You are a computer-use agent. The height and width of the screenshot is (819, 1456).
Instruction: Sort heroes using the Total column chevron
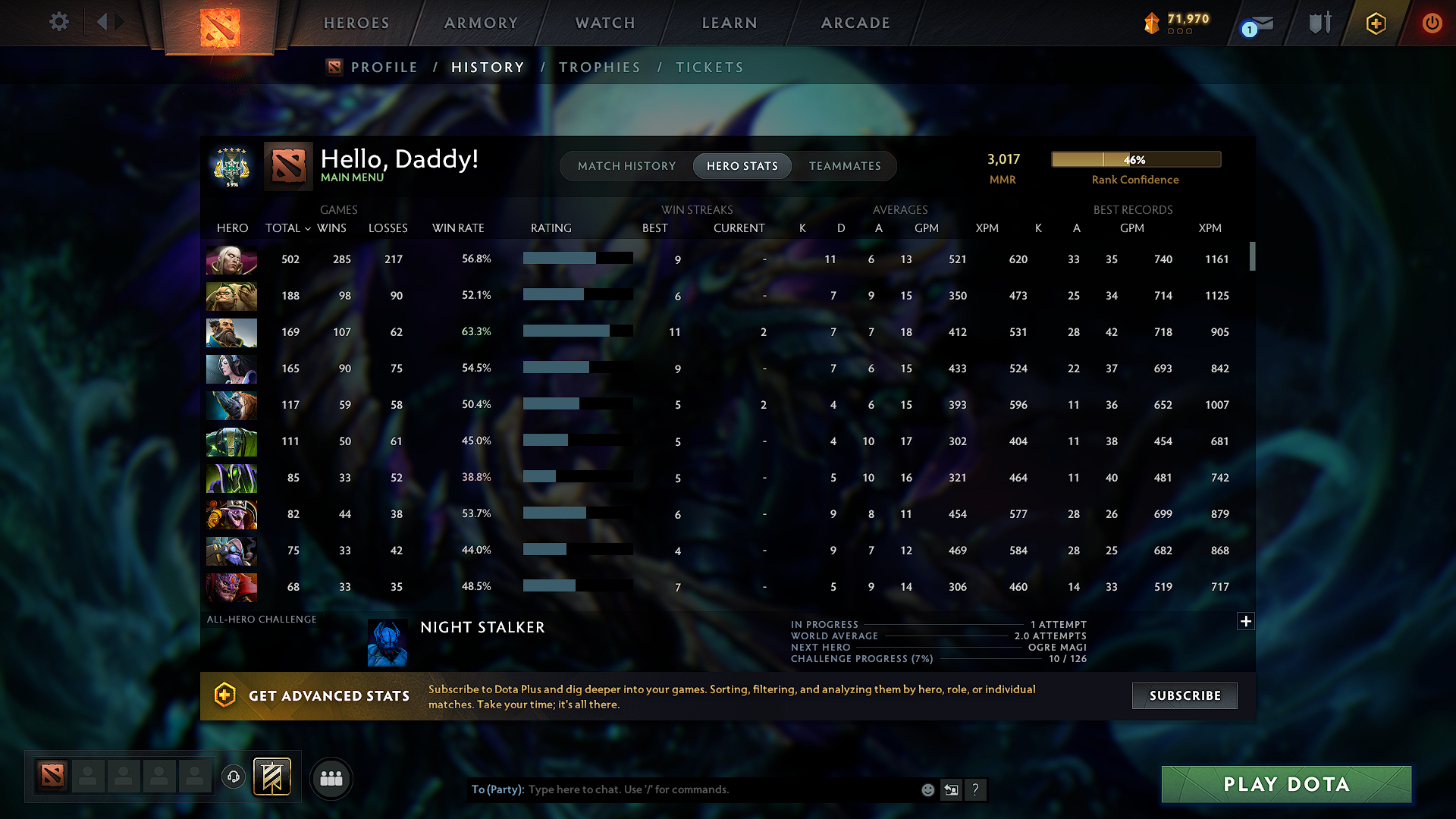pos(307,228)
